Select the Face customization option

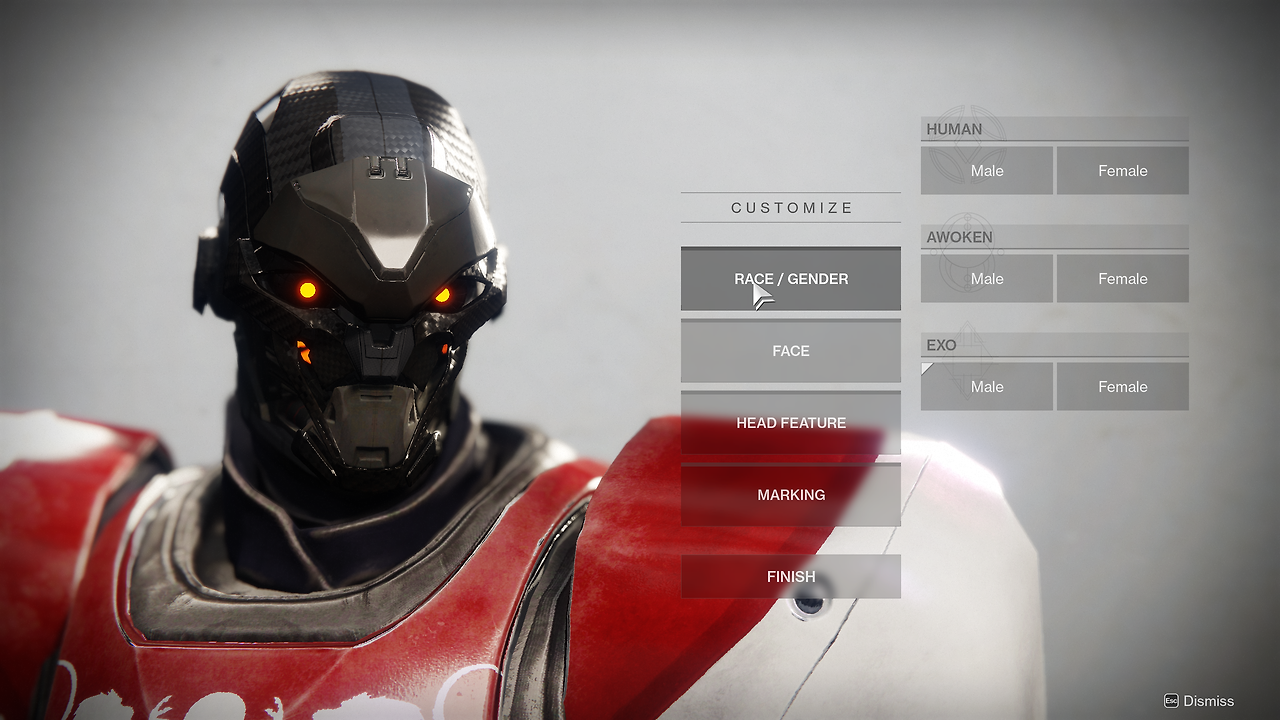[790, 351]
